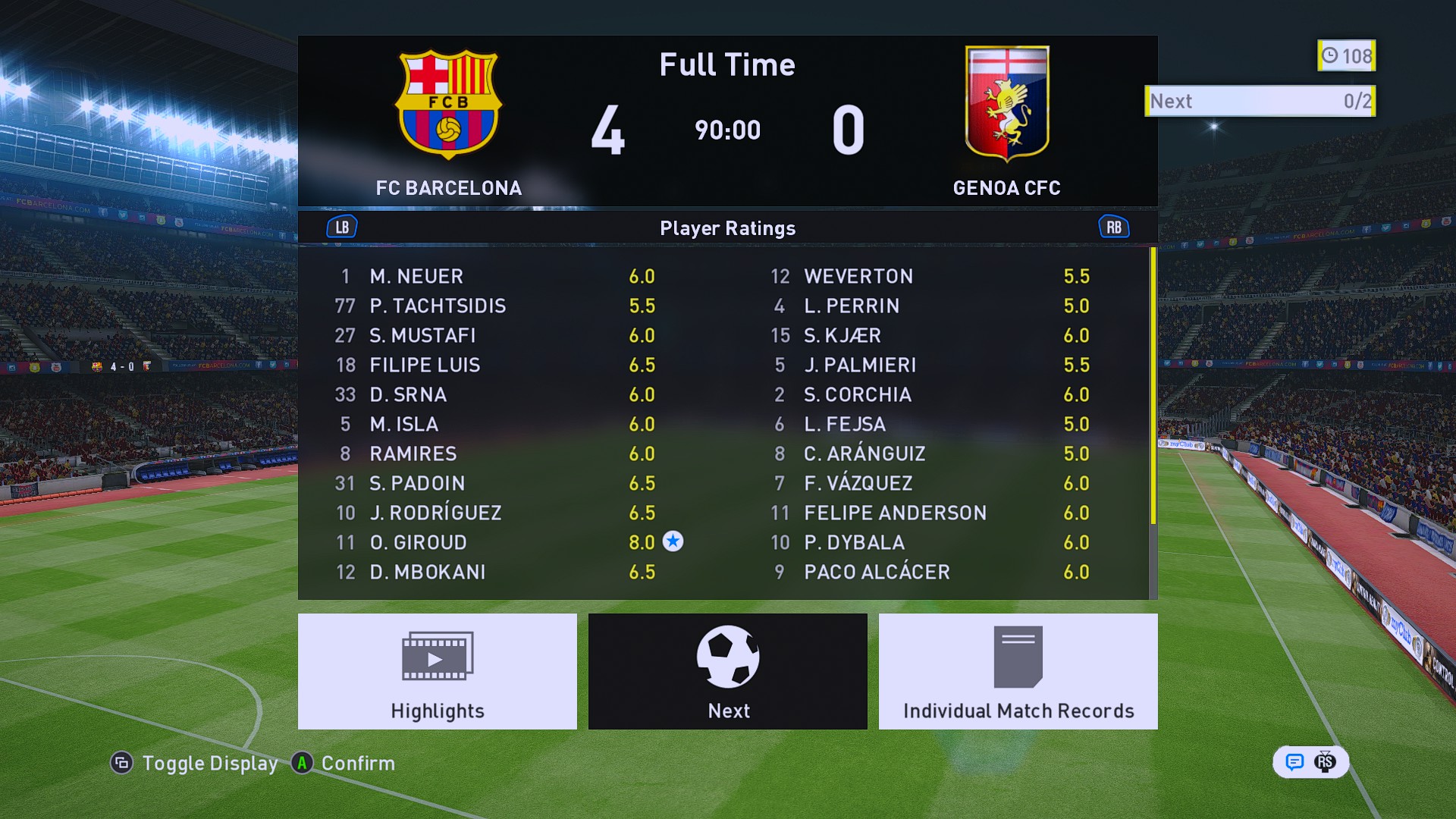The height and width of the screenshot is (819, 1456).
Task: Click the player ratings scrollbar
Action: [1153, 387]
